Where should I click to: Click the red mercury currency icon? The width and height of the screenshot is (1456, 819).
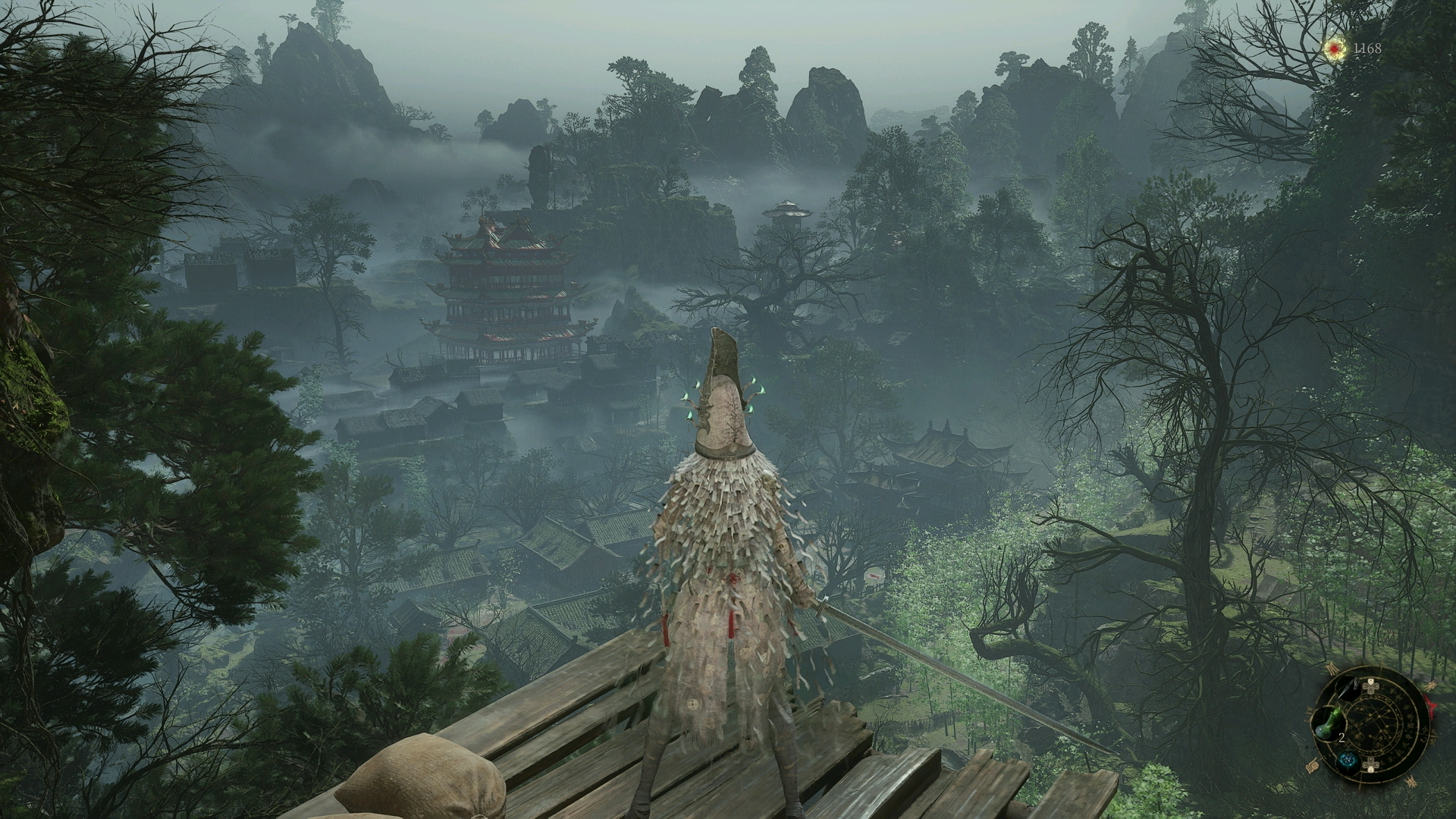click(x=1335, y=49)
